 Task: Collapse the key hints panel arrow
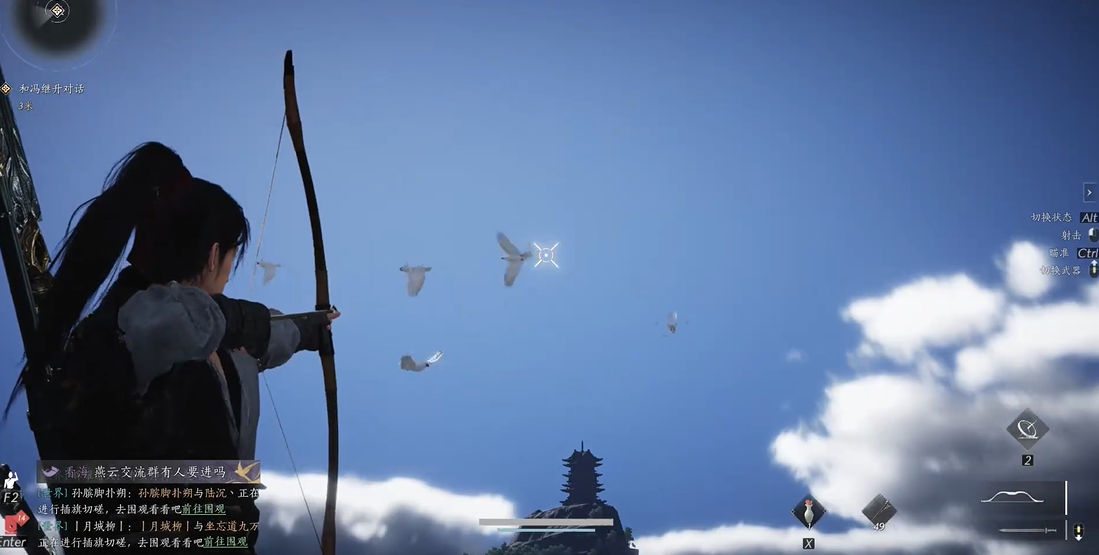click(x=1089, y=192)
